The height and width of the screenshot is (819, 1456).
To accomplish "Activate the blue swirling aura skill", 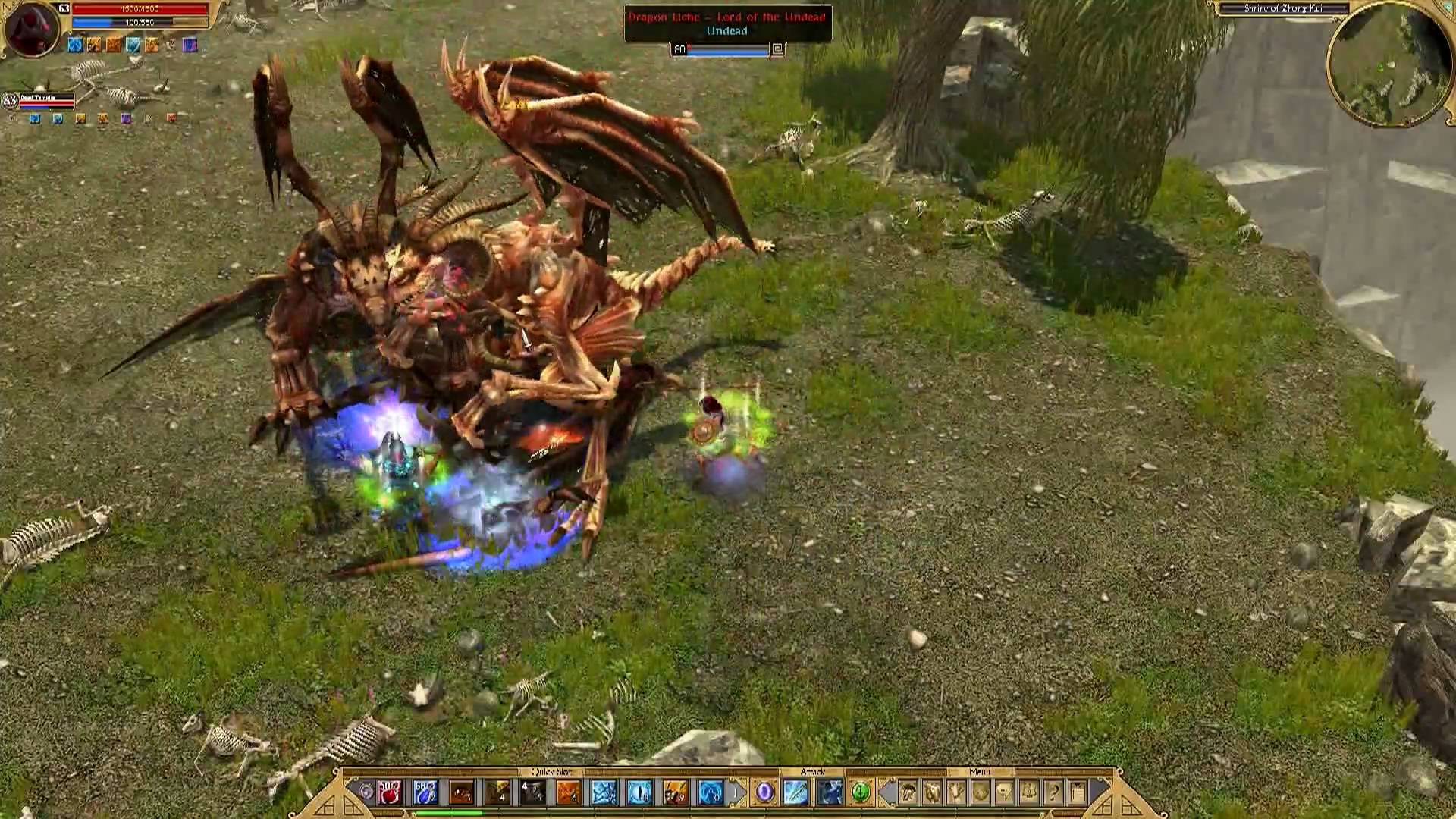I will pos(711,792).
